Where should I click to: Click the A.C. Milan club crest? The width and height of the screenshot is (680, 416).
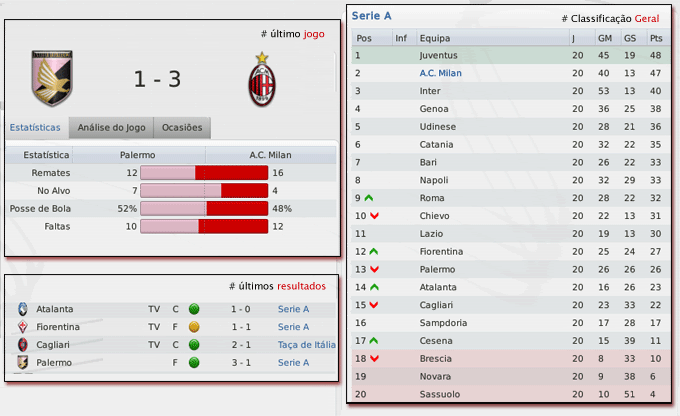[262, 79]
